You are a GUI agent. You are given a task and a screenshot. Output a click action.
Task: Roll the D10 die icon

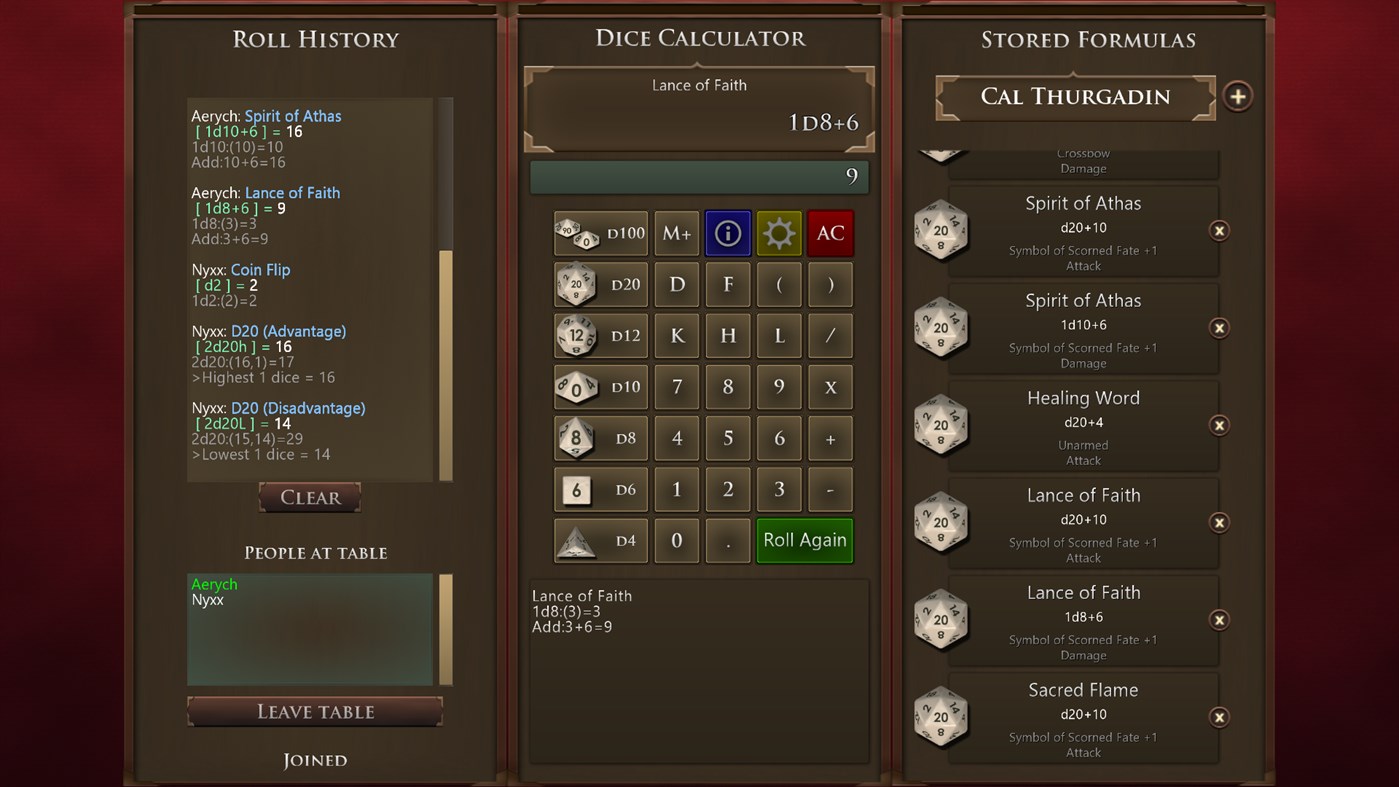600,387
